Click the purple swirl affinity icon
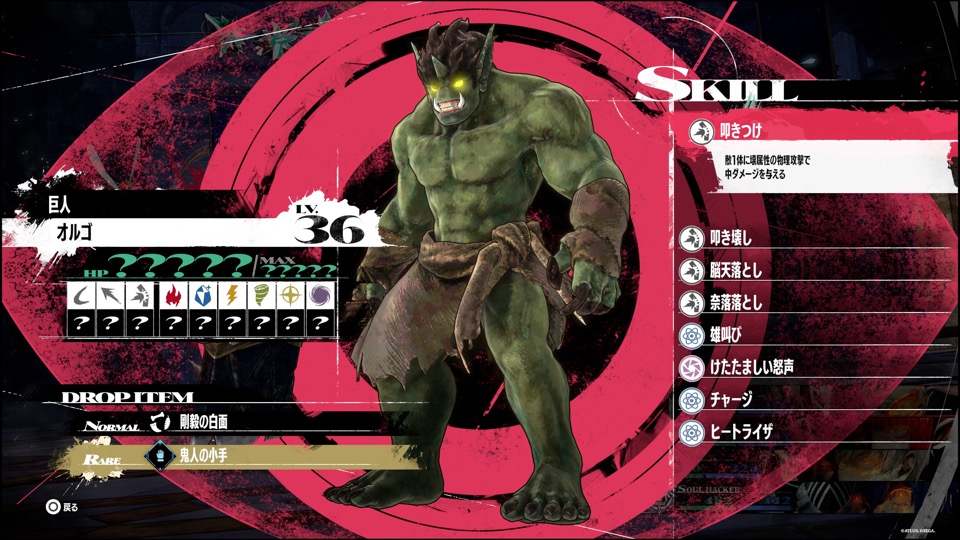This screenshot has width=960, height=540. click(320, 296)
